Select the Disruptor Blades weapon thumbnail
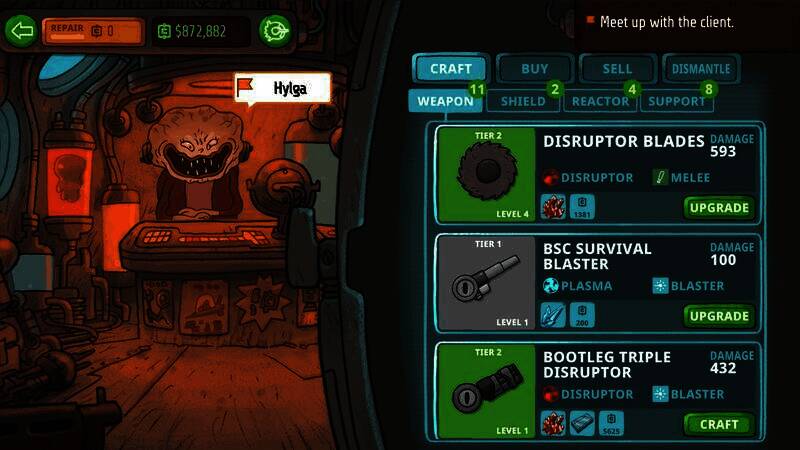This screenshot has height=450, width=800. pos(487,174)
